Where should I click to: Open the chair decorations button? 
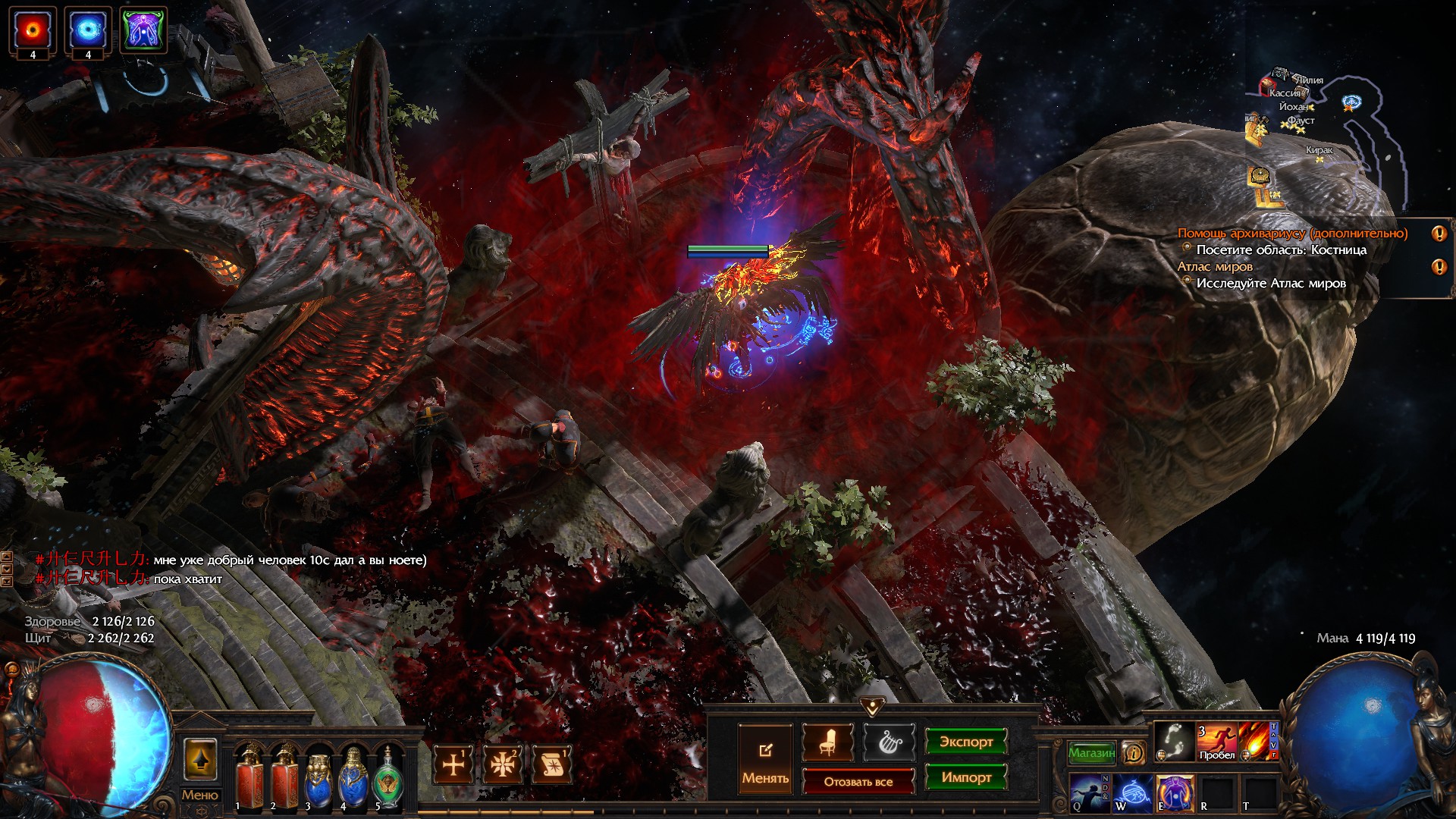tap(827, 742)
